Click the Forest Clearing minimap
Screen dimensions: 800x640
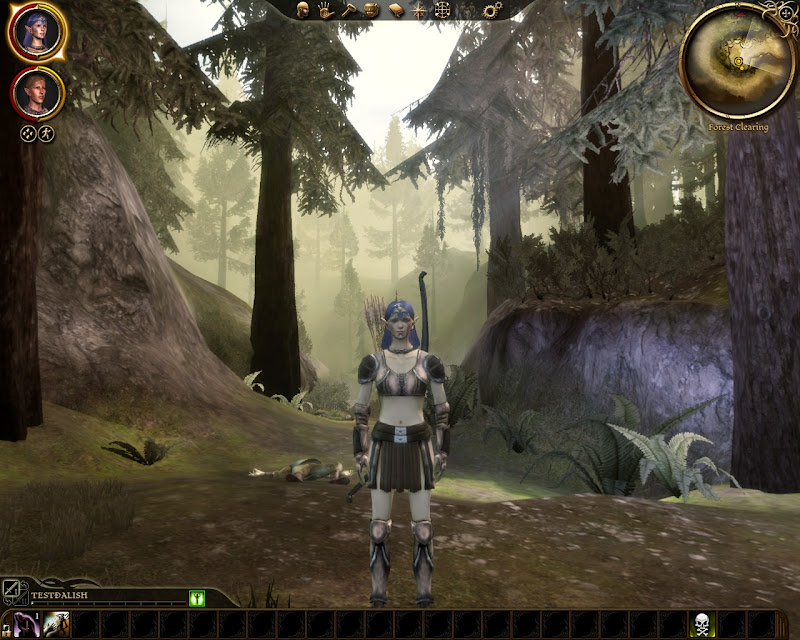click(738, 60)
